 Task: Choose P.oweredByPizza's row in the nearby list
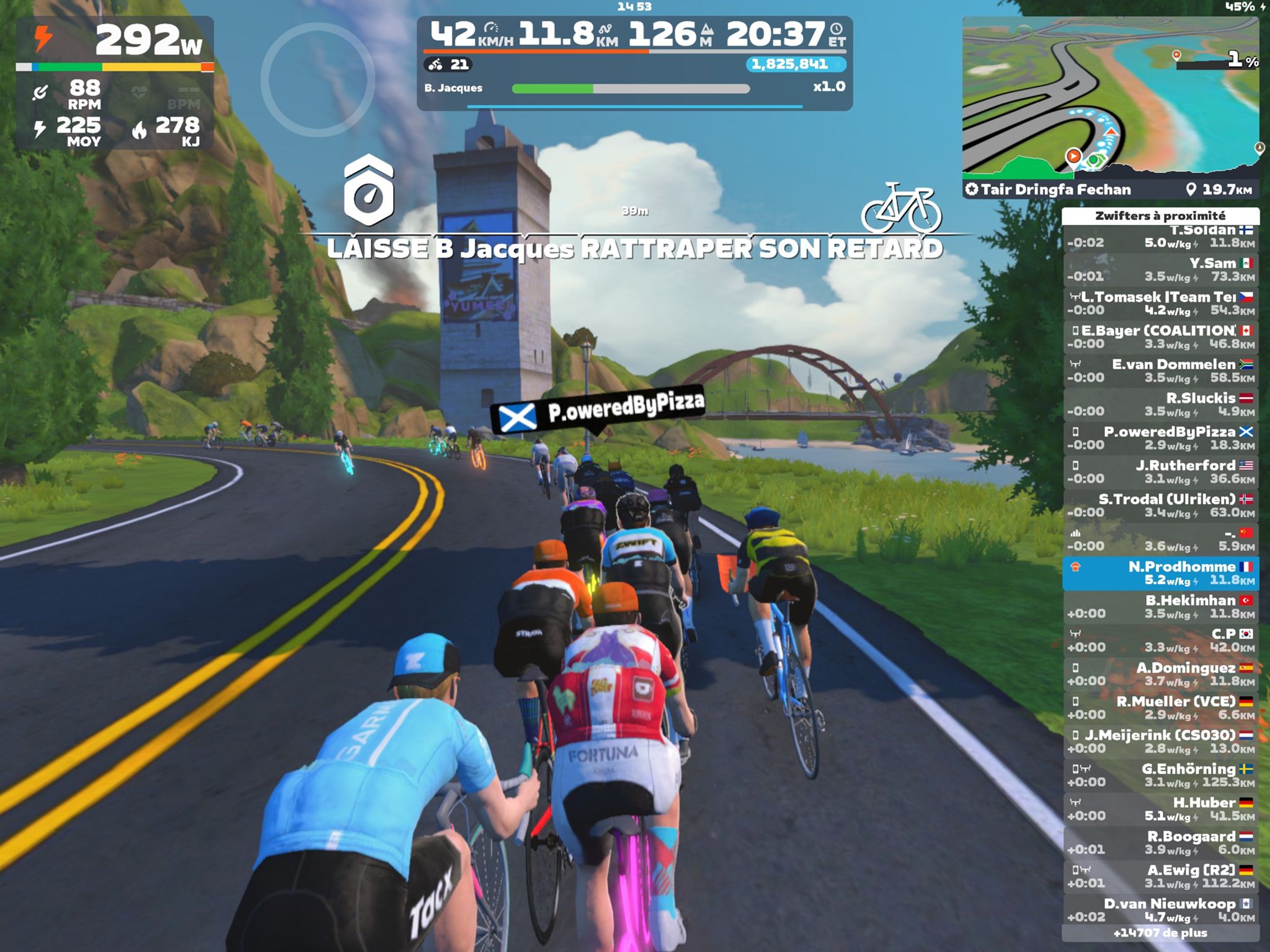click(1160, 438)
